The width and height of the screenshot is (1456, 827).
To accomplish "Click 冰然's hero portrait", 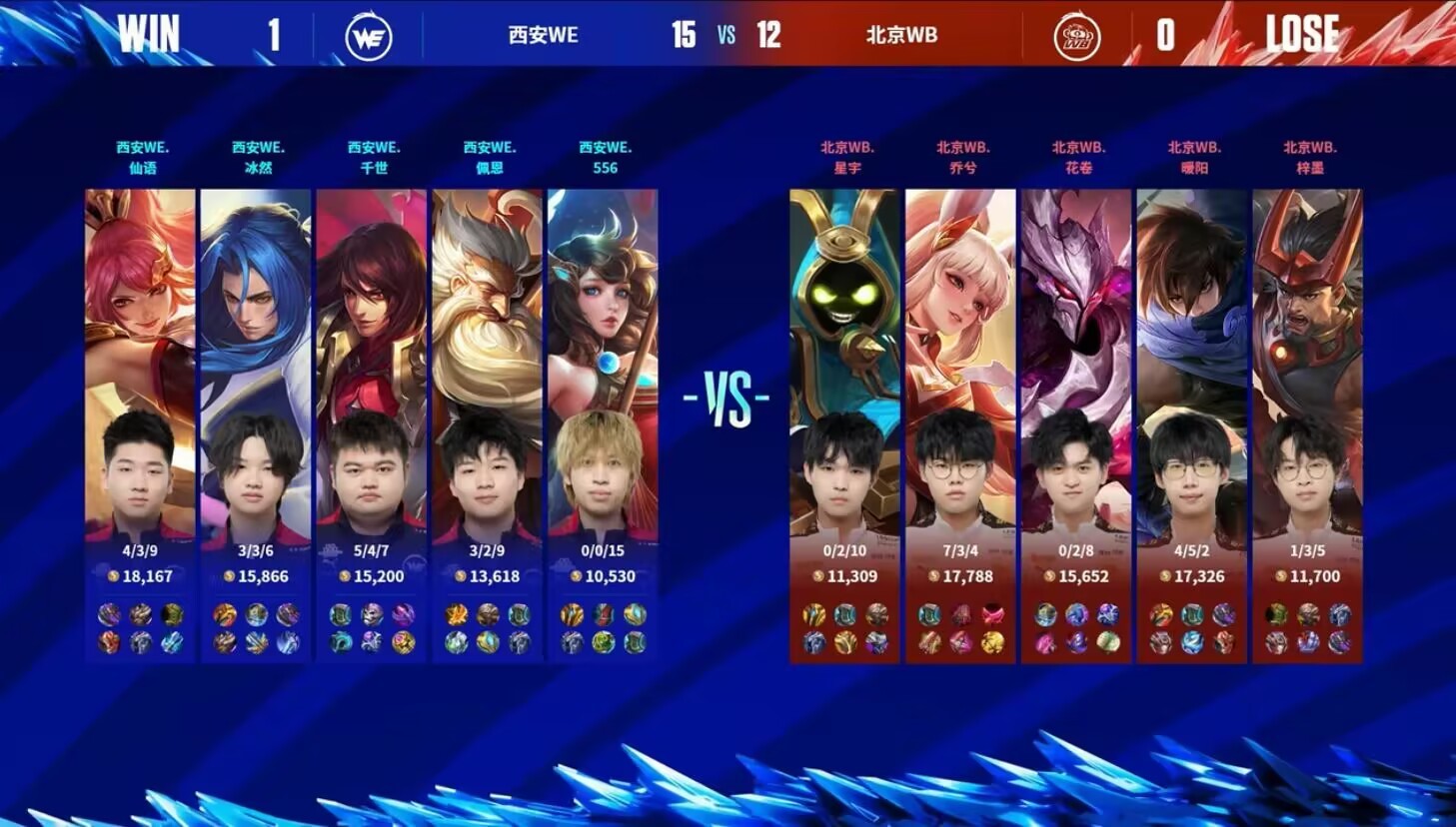I will (256, 300).
